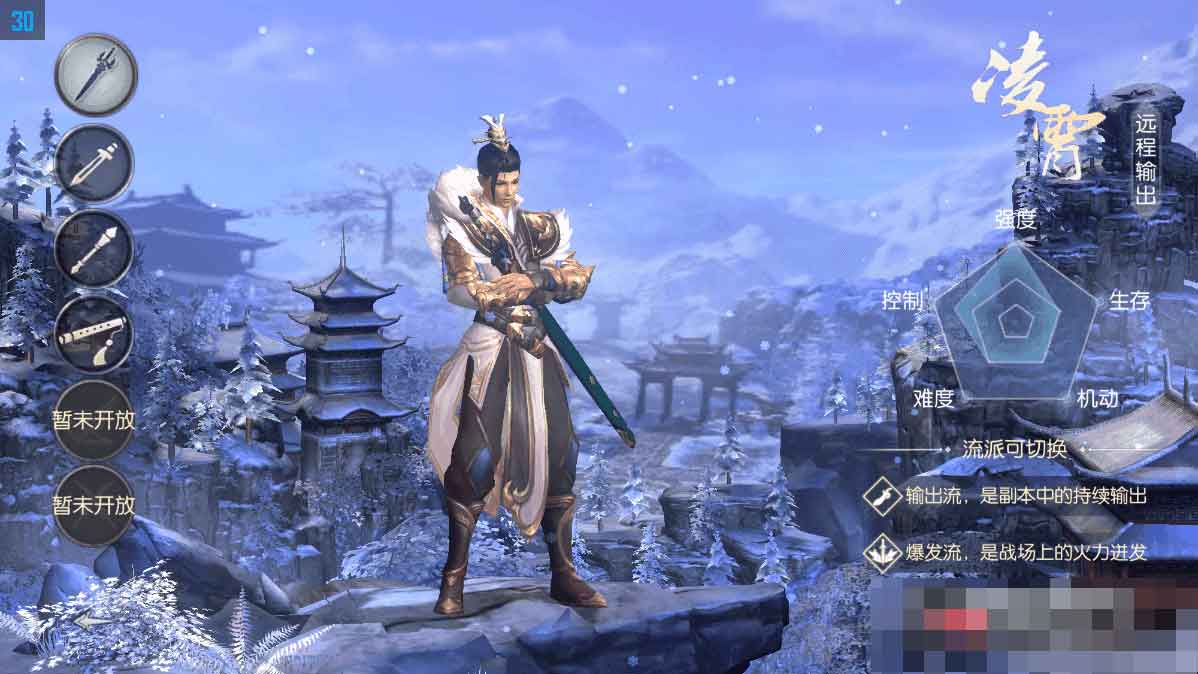Go back with the left arrow button

tap(92, 620)
